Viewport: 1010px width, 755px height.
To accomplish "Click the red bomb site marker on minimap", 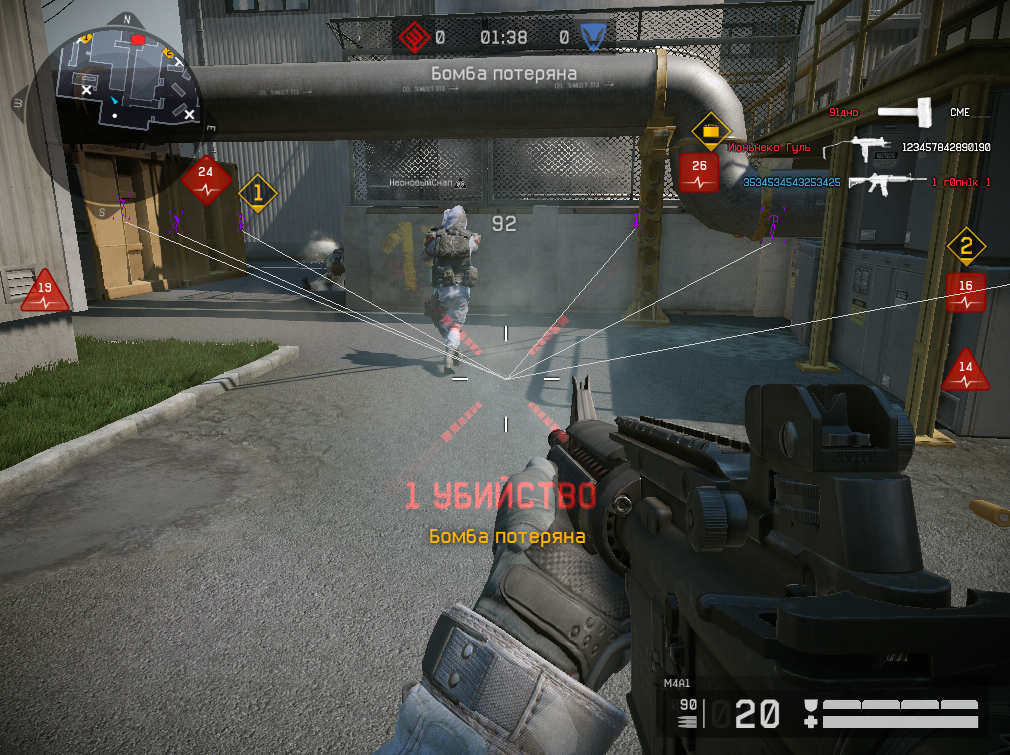I will (x=138, y=39).
